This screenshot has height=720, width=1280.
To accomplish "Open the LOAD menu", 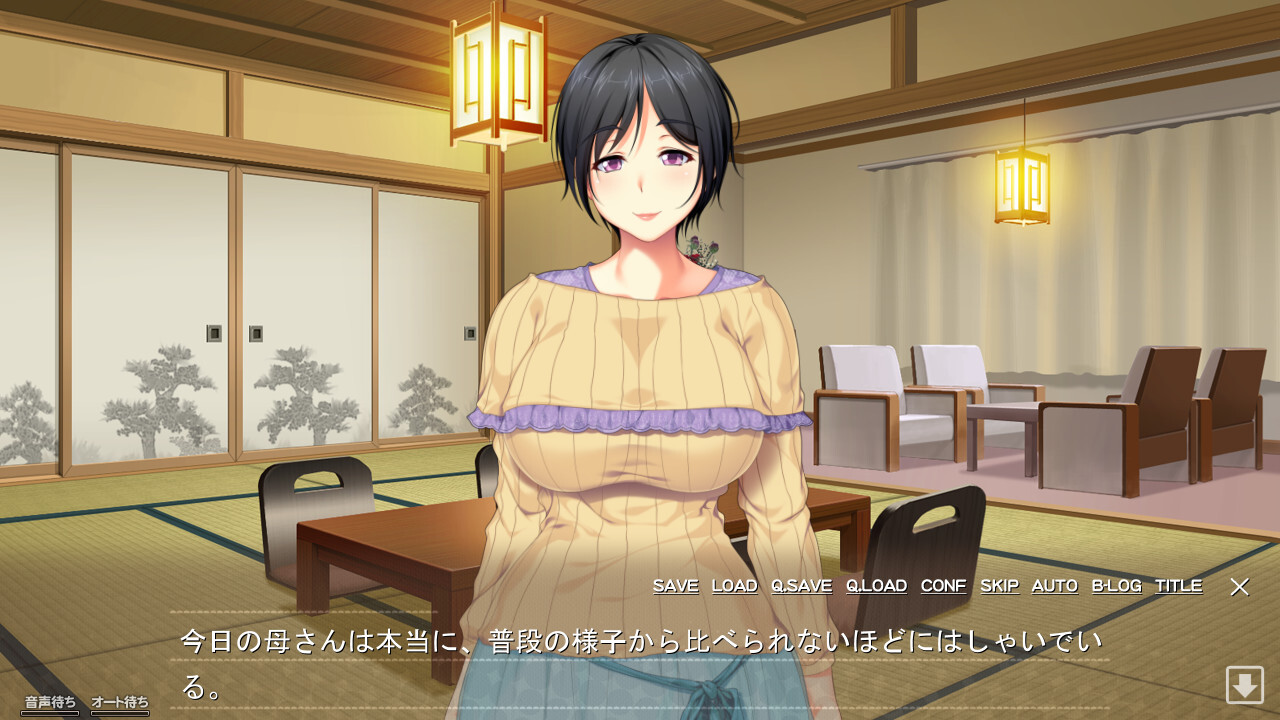I will click(x=734, y=586).
